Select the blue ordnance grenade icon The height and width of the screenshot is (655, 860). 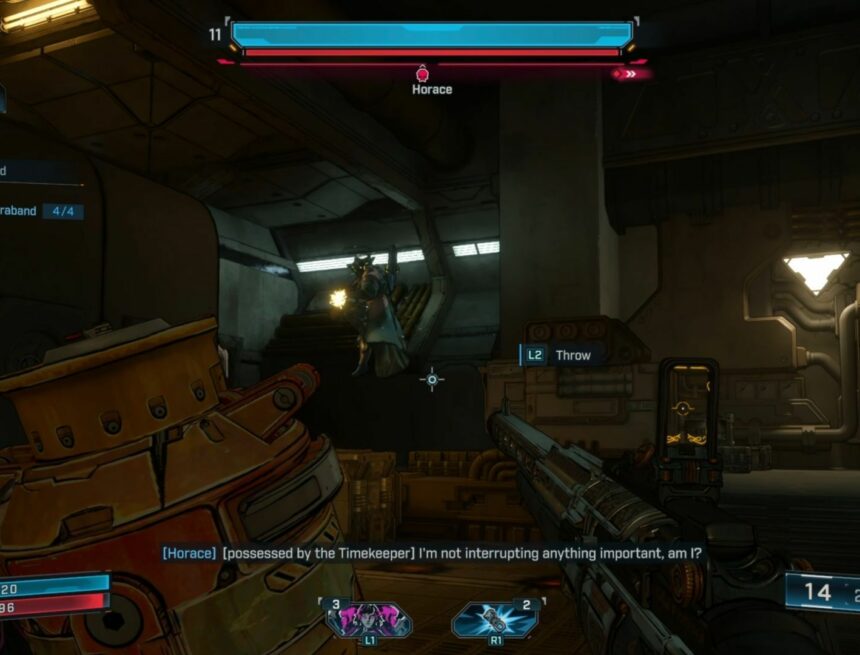pyautogui.click(x=494, y=619)
